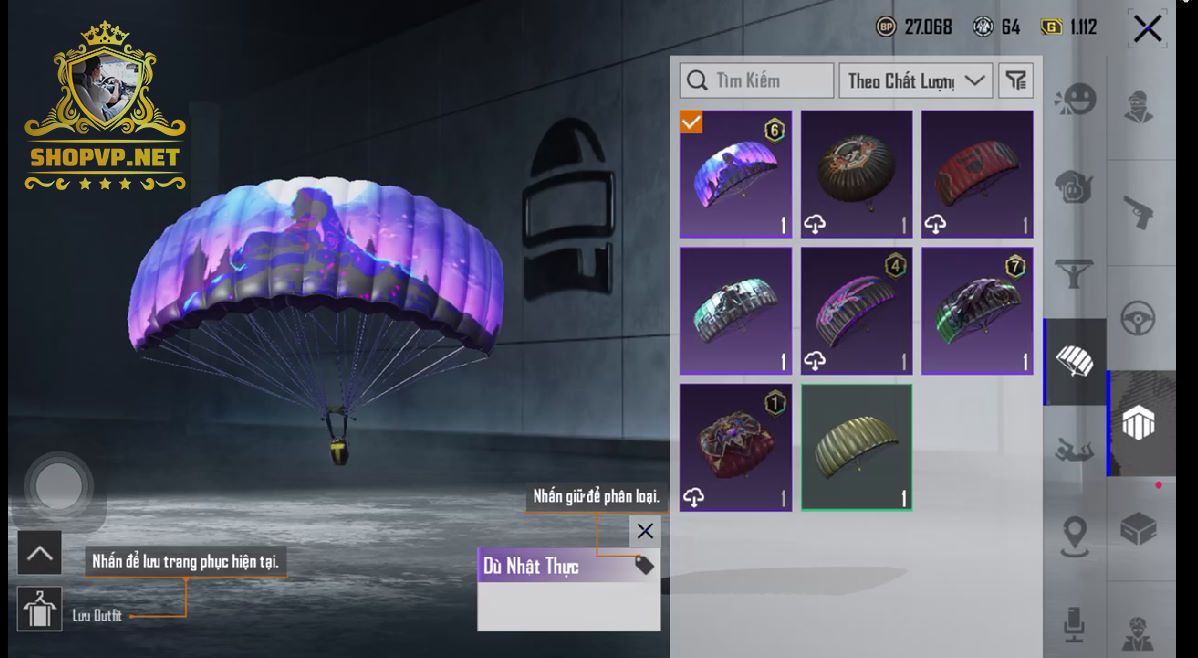The width and height of the screenshot is (1198, 658).
Task: Close the inventory screen with the X
Action: coord(1147,28)
